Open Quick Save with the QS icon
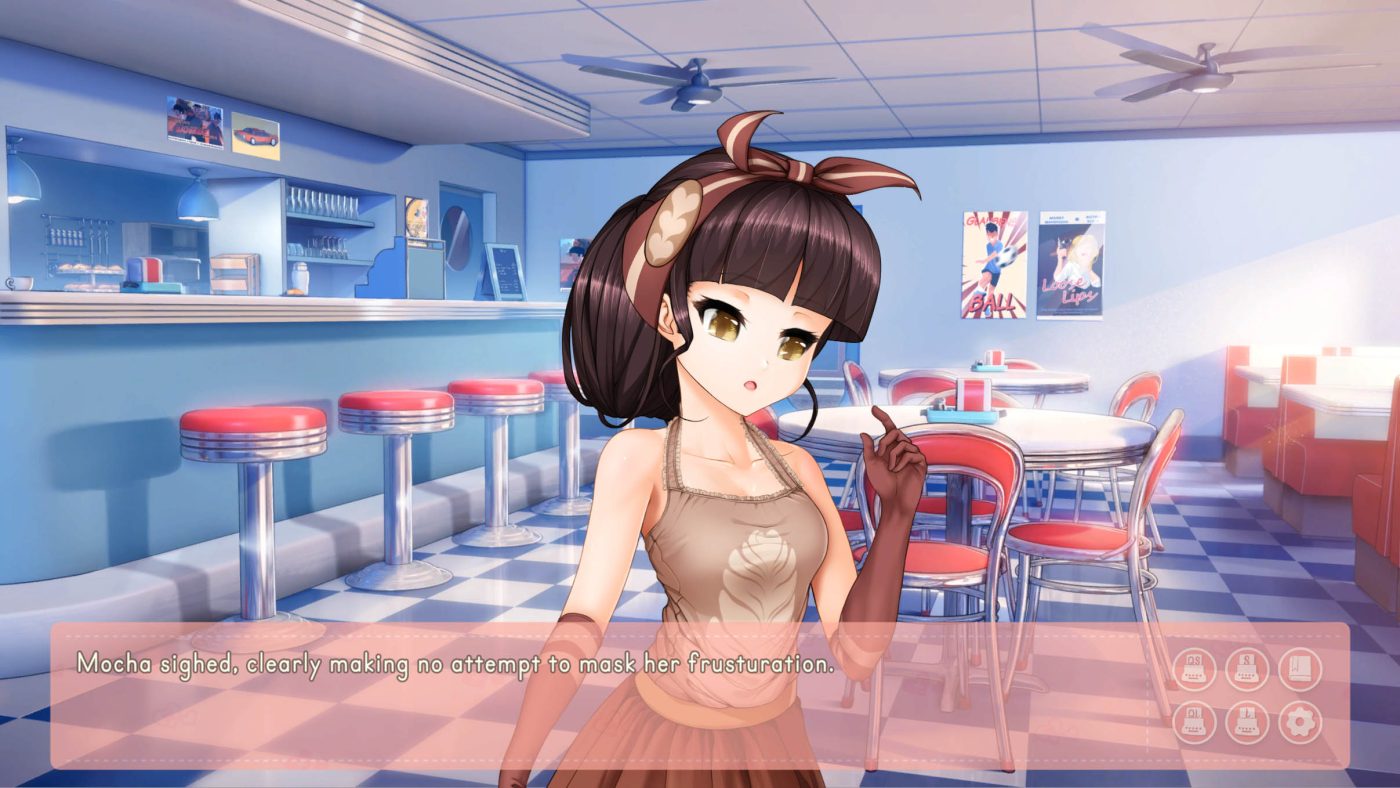1400x788 pixels. [1193, 667]
